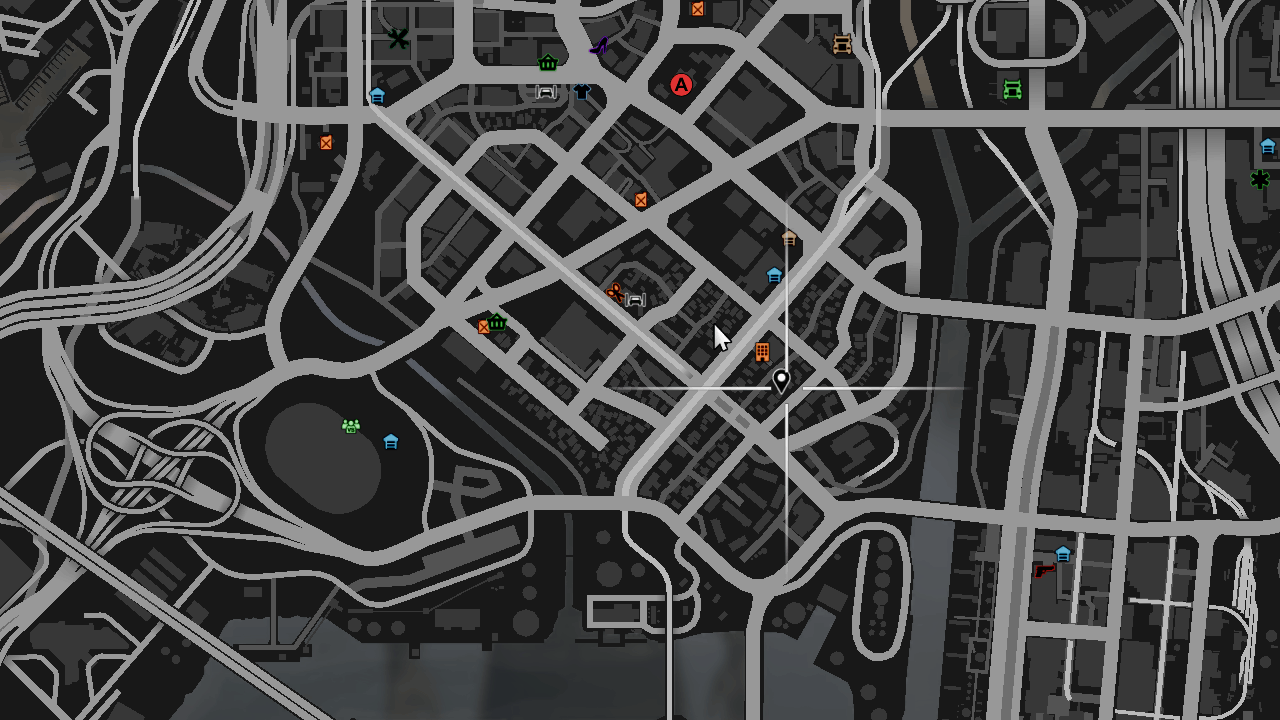Select the green group of people blip

pos(350,427)
